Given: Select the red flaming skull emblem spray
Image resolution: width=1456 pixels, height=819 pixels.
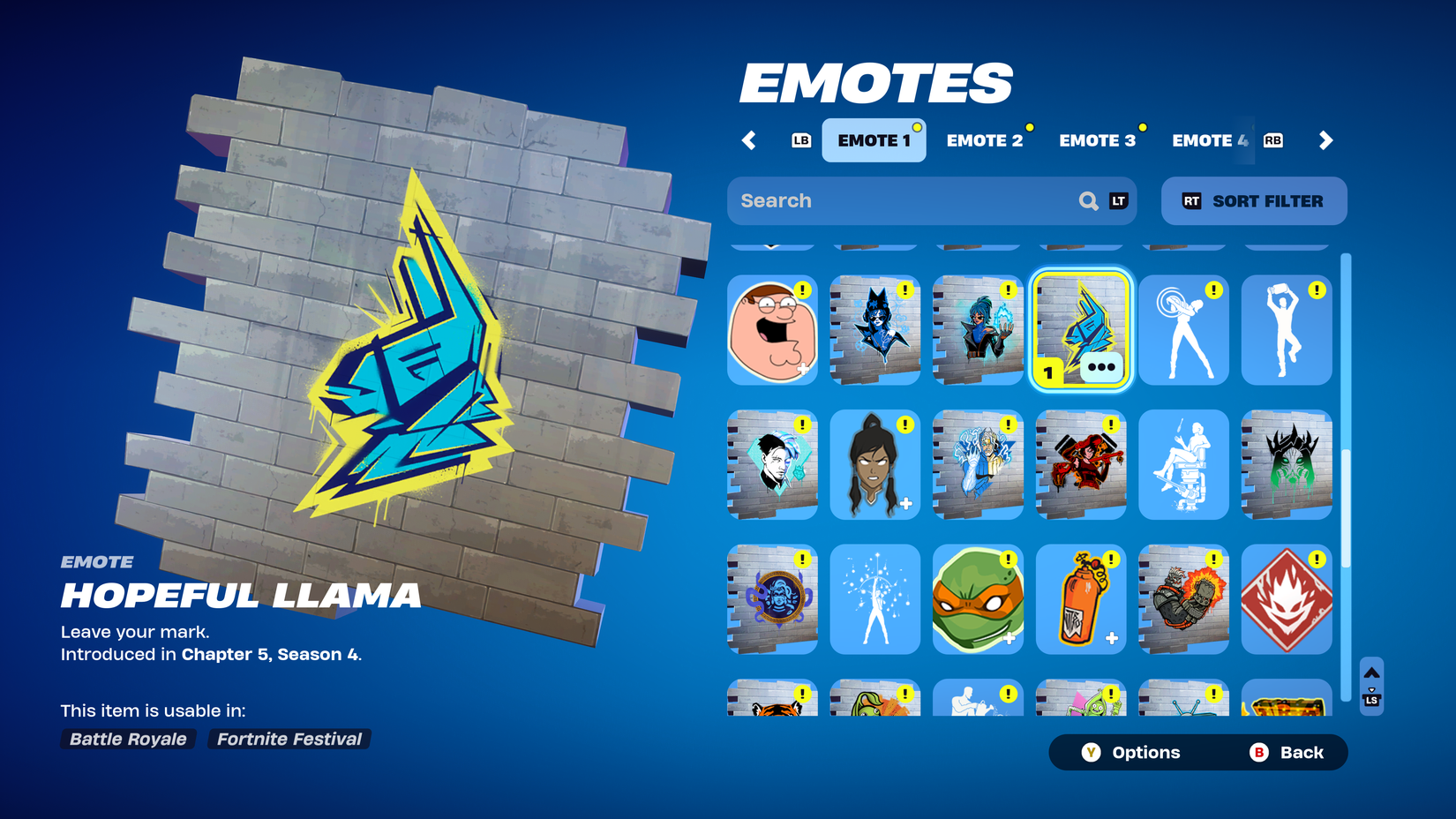Looking at the screenshot, I should point(1286,600).
